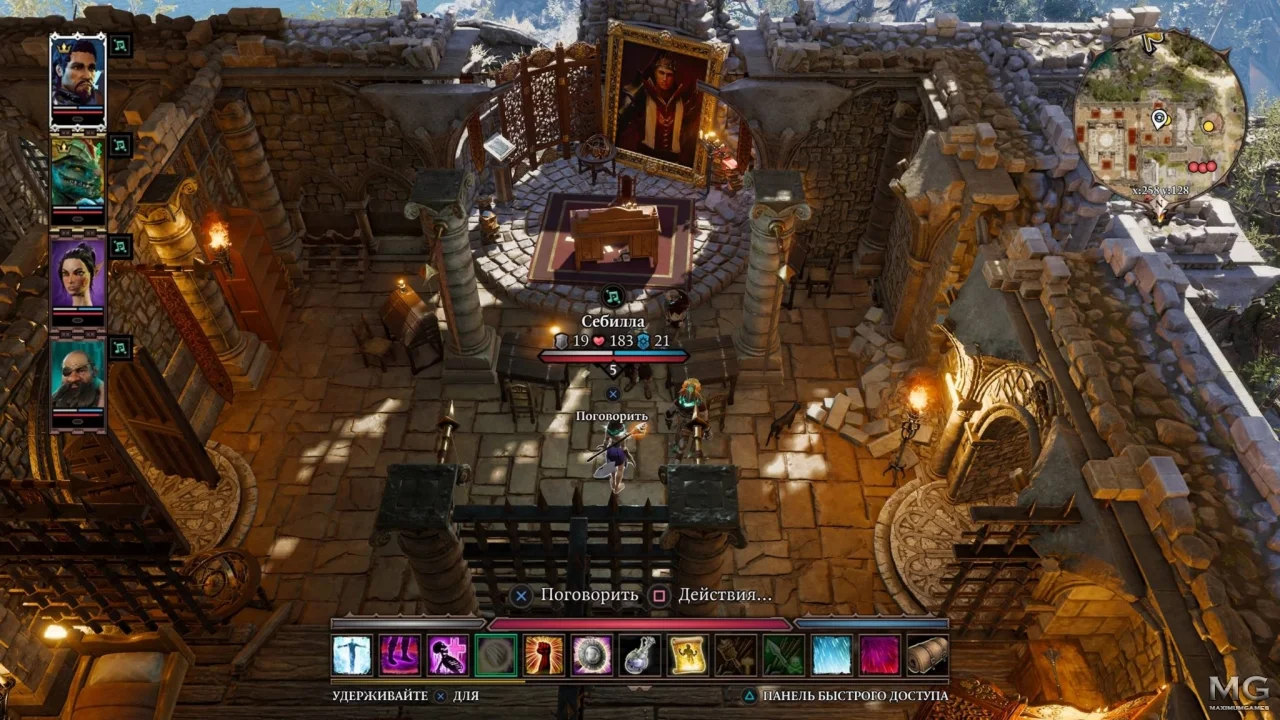Select the dimmed hammer skill slot
The width and height of the screenshot is (1280, 720).
736,655
